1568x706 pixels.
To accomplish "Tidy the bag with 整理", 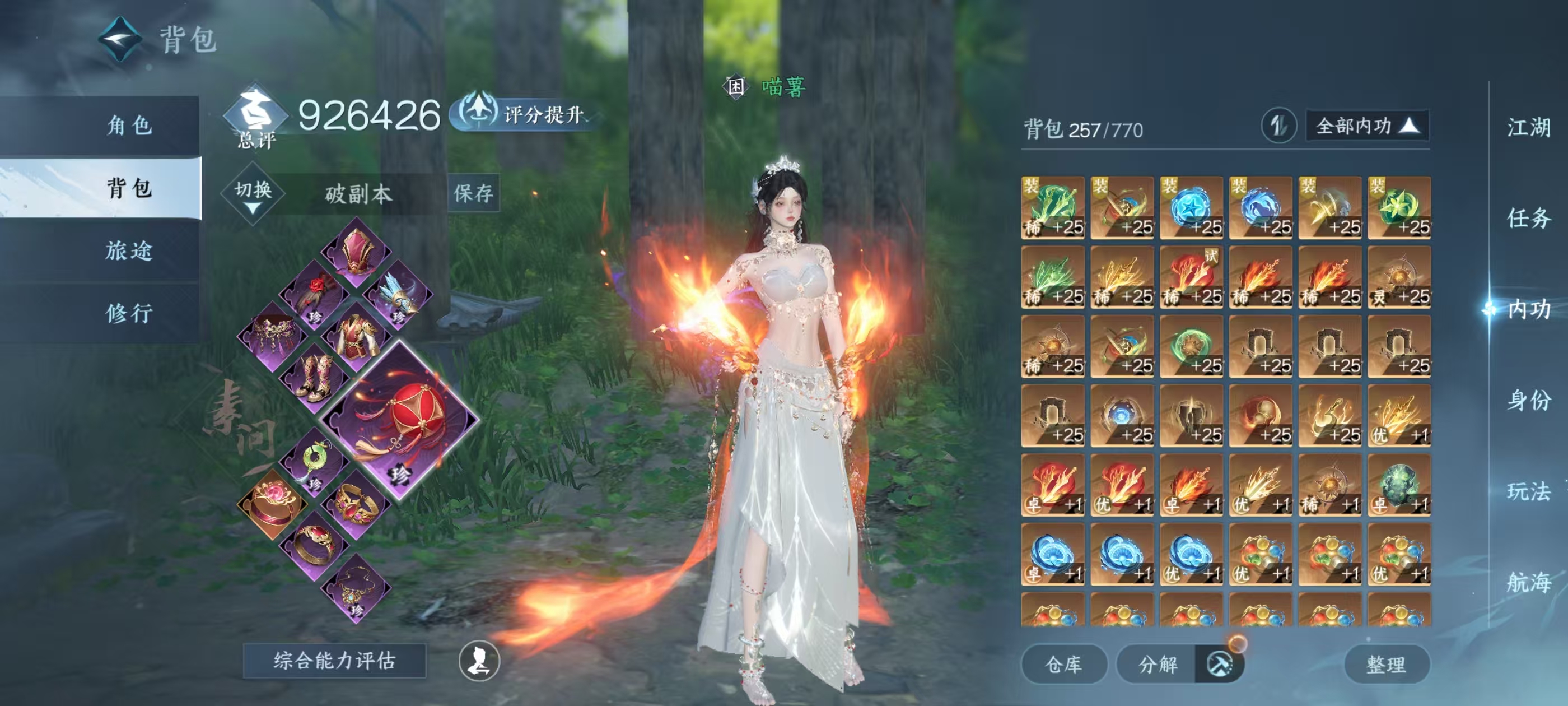I will [1386, 664].
